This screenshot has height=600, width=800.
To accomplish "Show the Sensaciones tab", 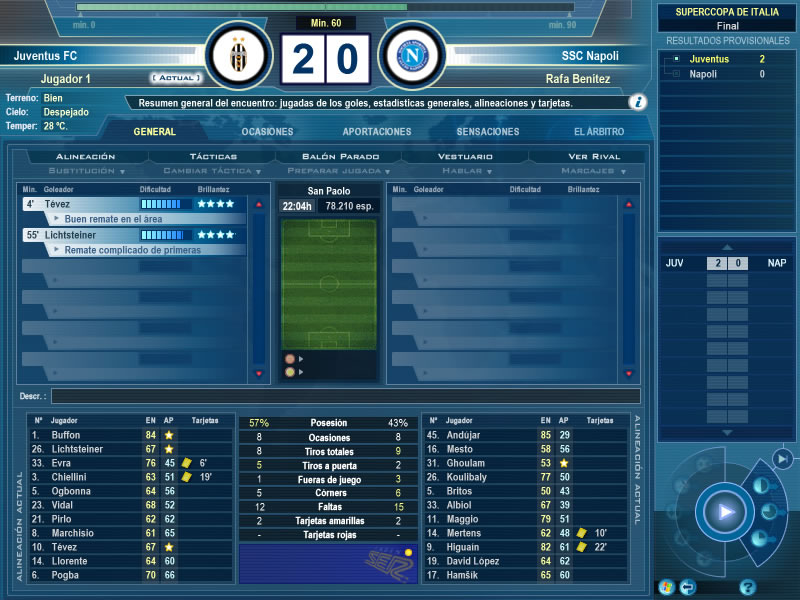I will (x=488, y=132).
